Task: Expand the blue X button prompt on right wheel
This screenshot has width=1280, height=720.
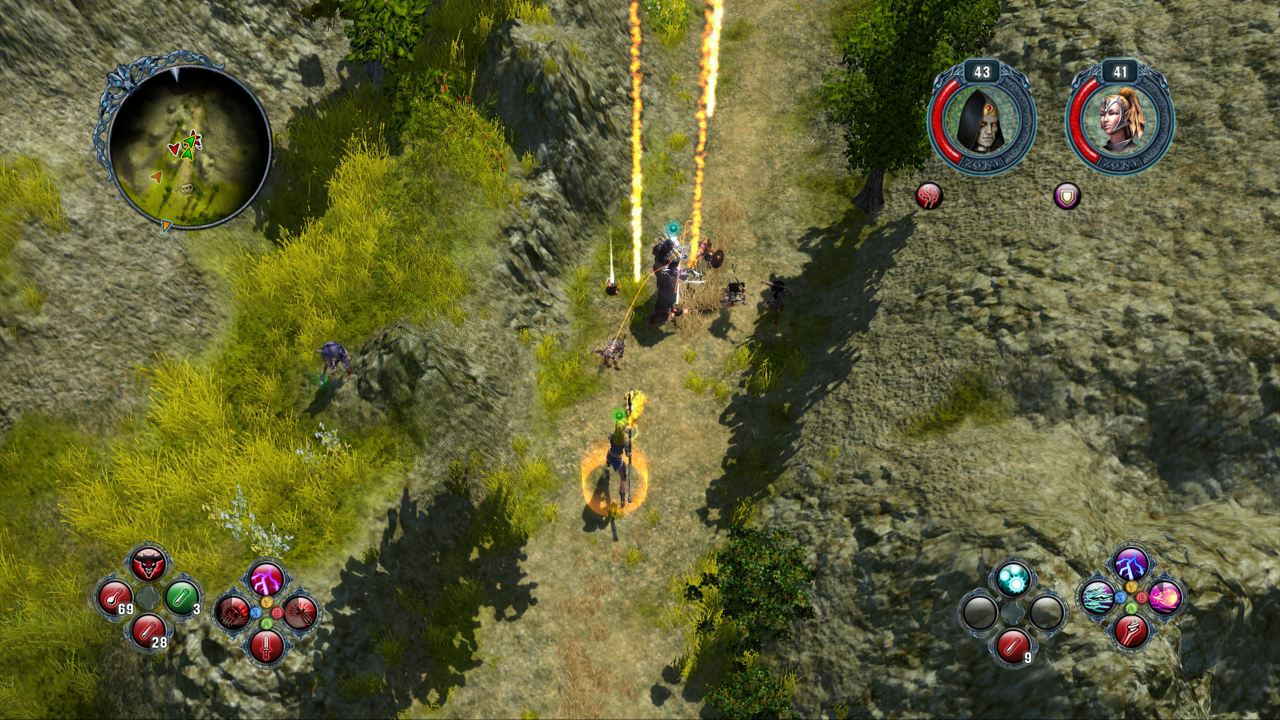Action: [1120, 598]
